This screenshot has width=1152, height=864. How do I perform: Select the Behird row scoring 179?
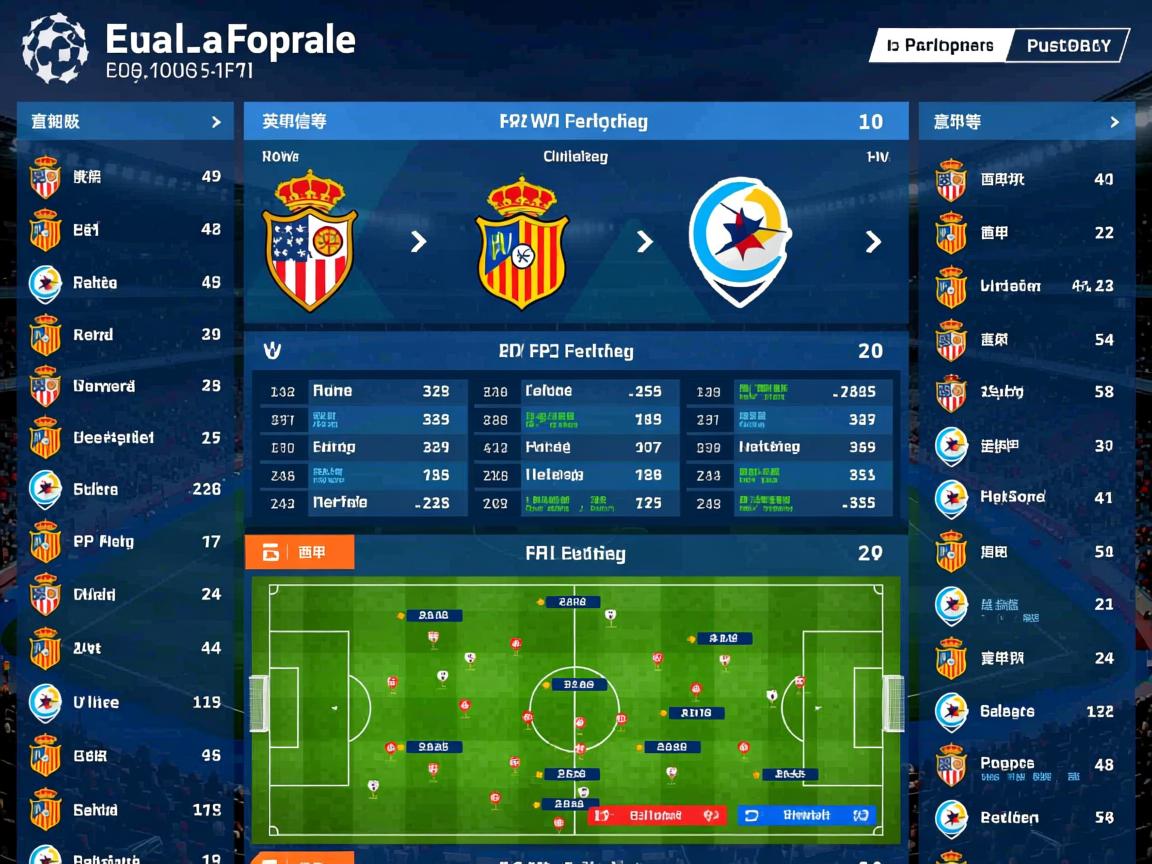tap(125, 810)
